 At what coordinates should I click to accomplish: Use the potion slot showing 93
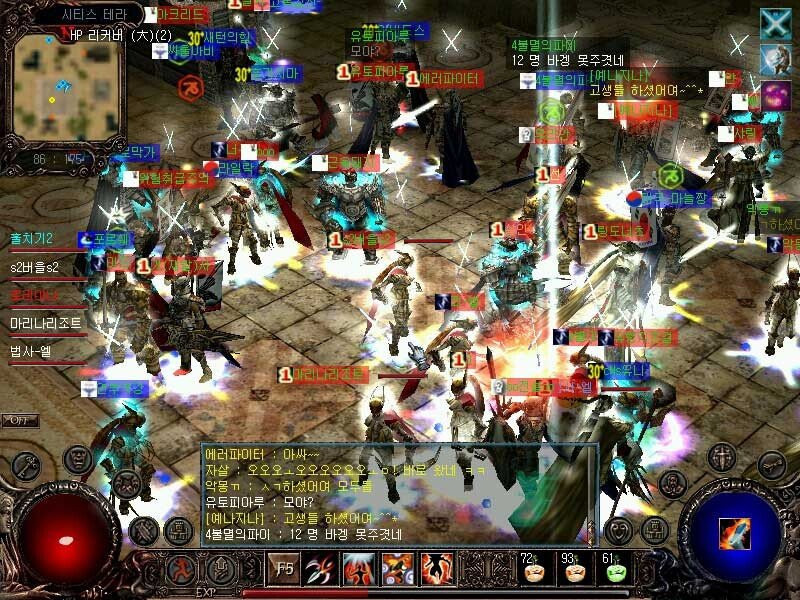tap(574, 570)
